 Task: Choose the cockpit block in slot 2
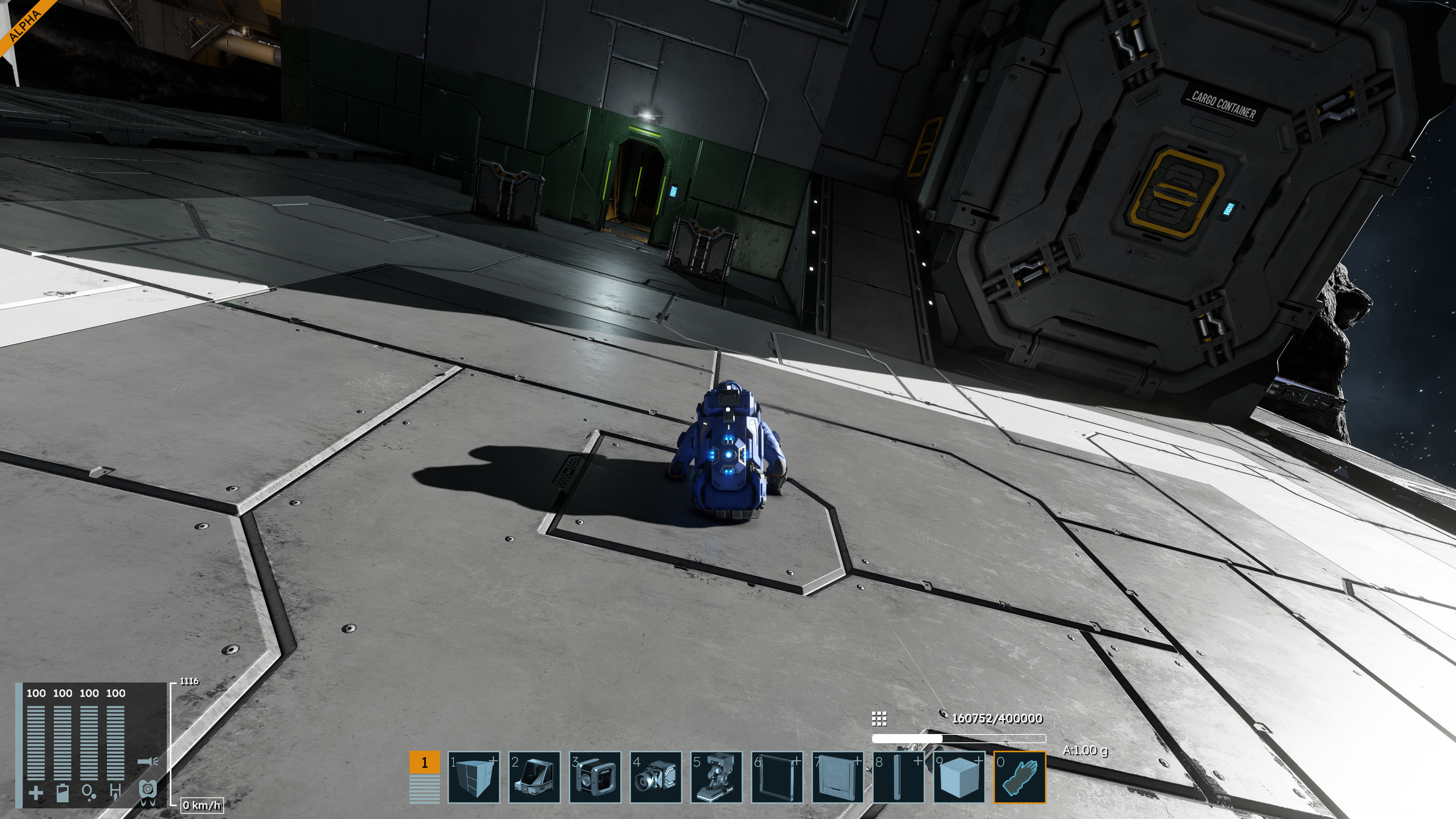[x=534, y=777]
